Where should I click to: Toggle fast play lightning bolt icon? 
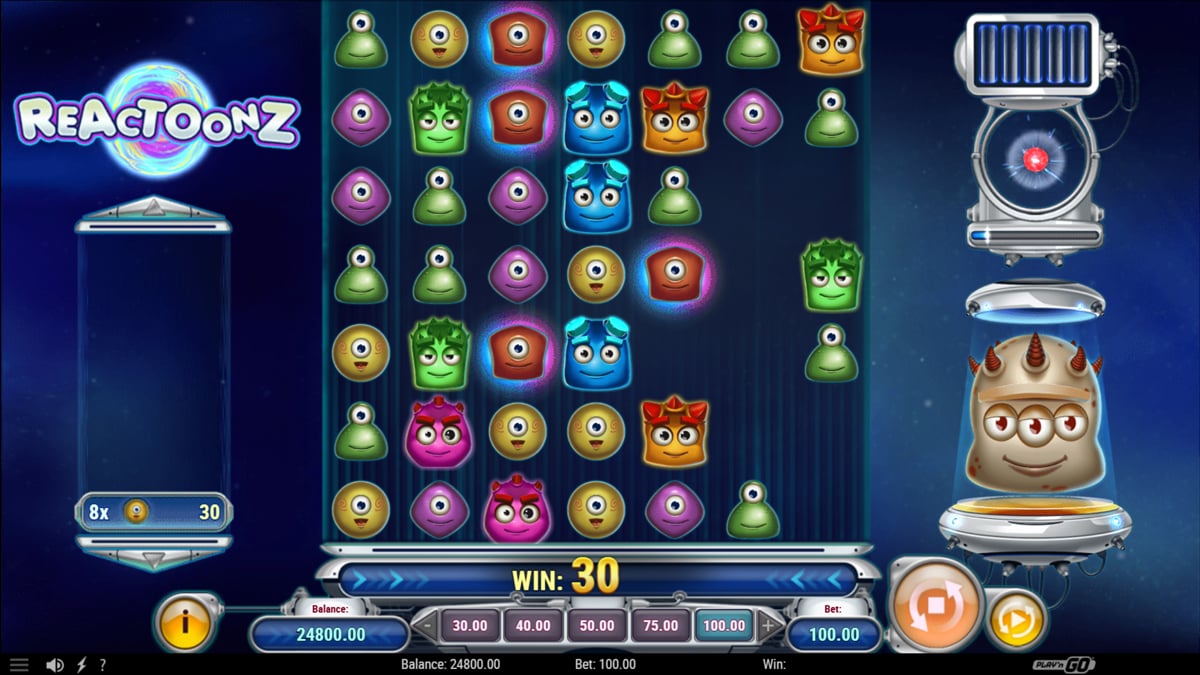[x=82, y=664]
